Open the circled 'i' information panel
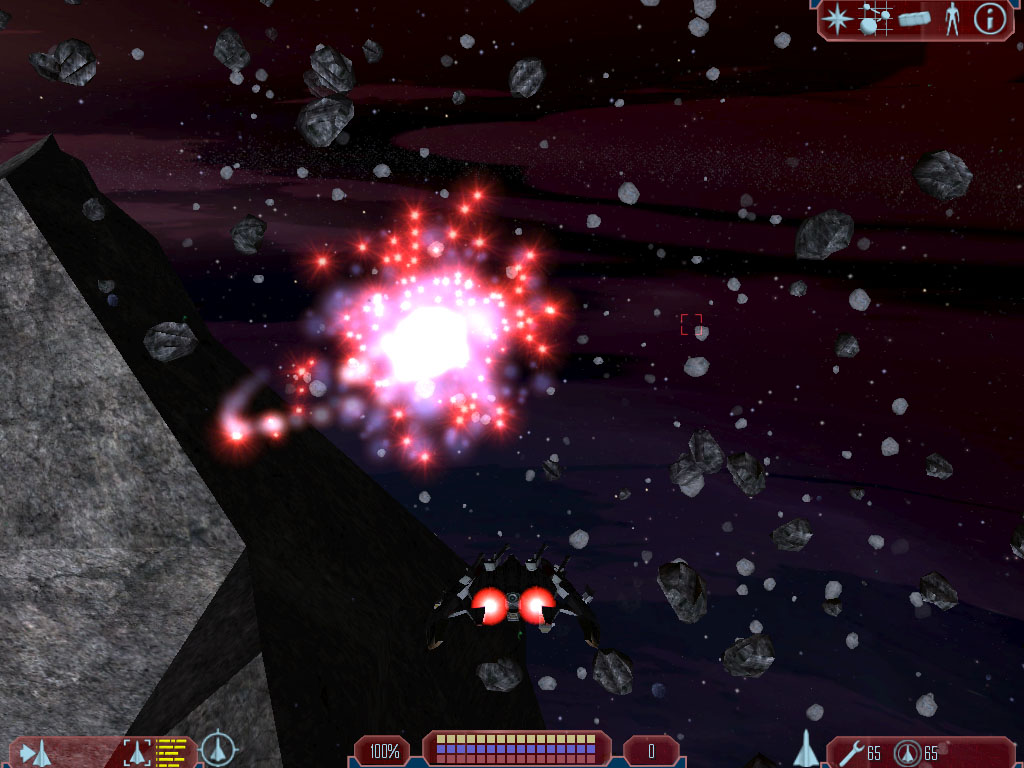 coord(989,19)
